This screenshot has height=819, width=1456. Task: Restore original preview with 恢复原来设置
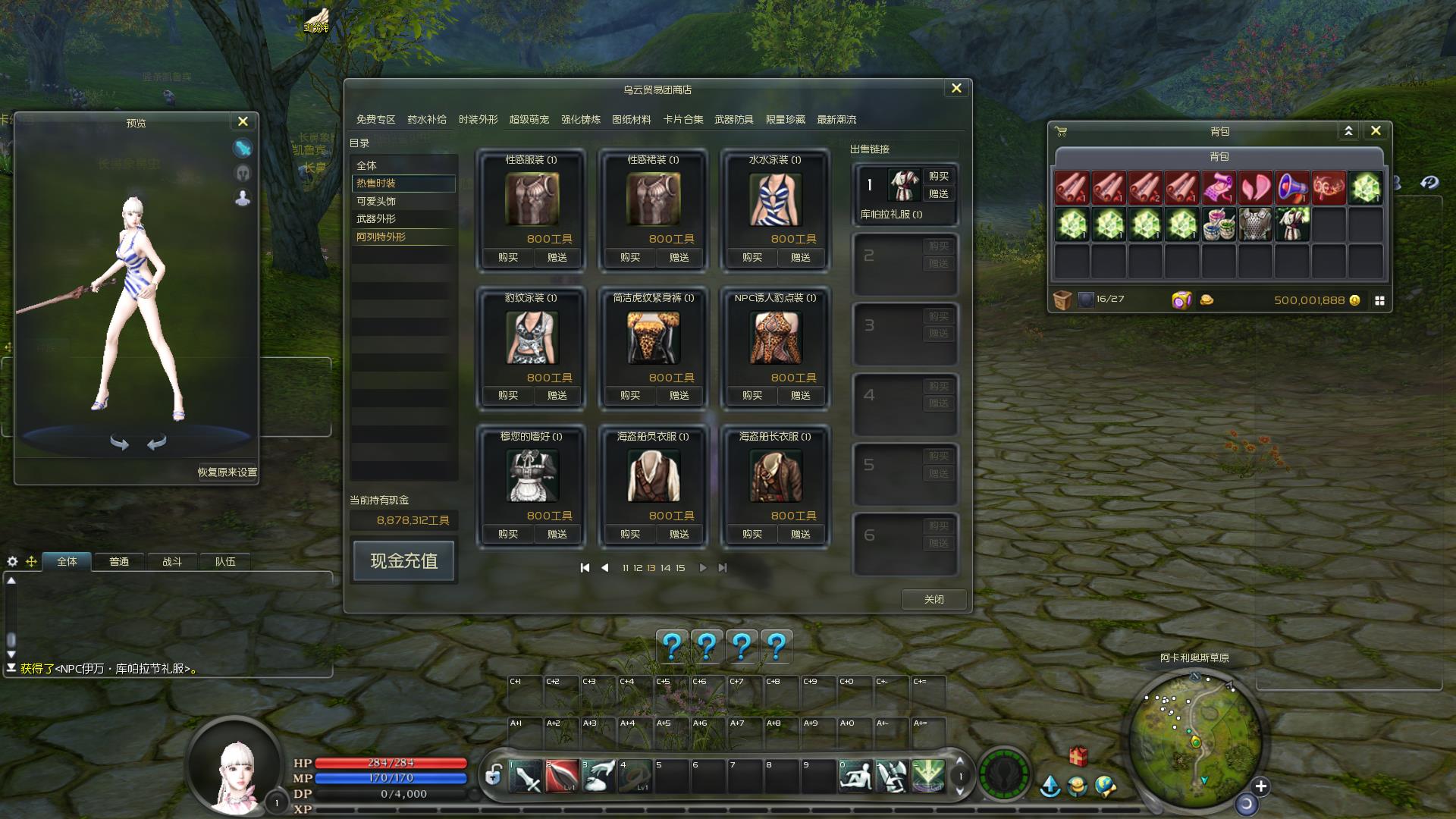click(x=227, y=472)
